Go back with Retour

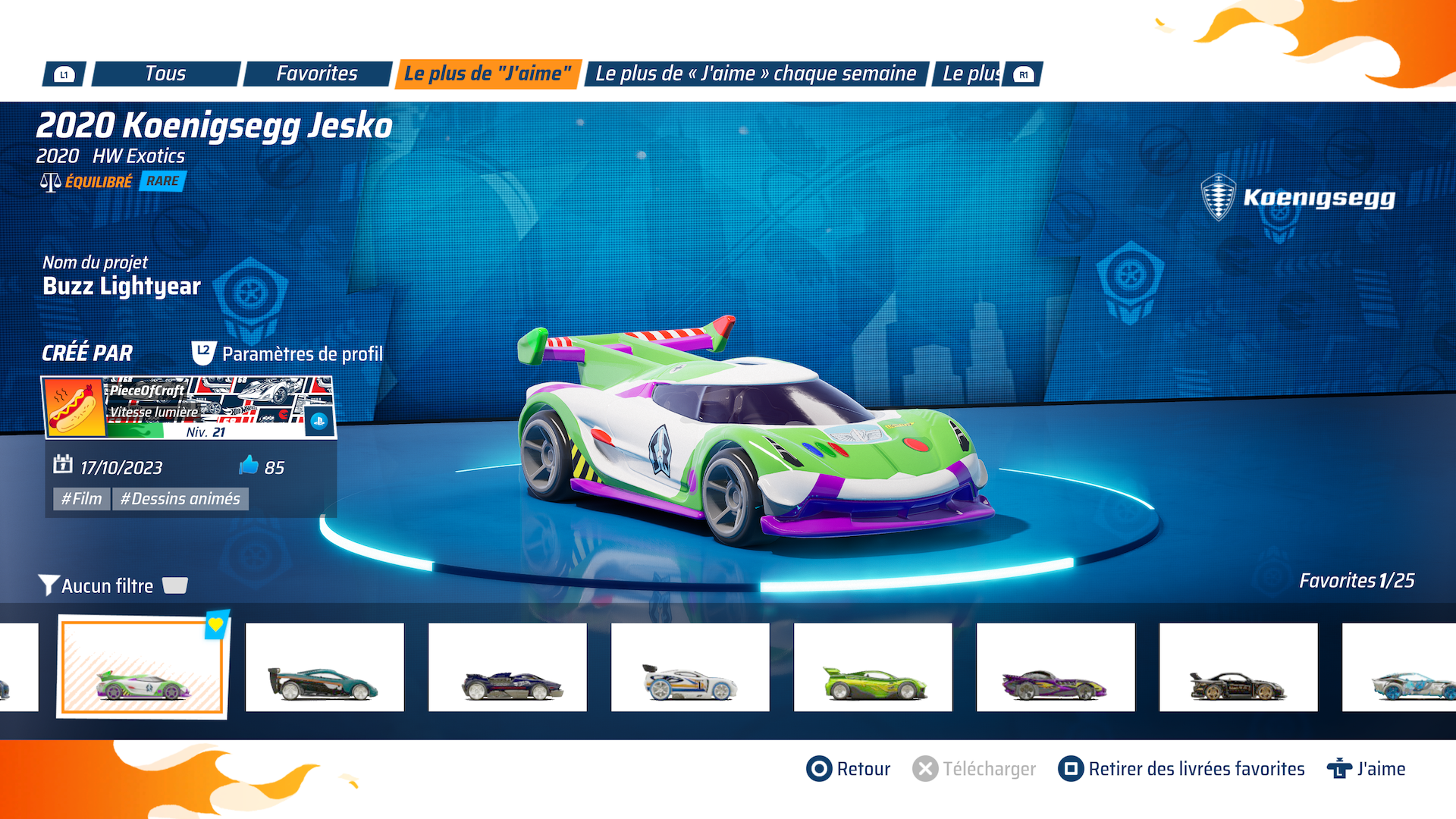(849, 769)
